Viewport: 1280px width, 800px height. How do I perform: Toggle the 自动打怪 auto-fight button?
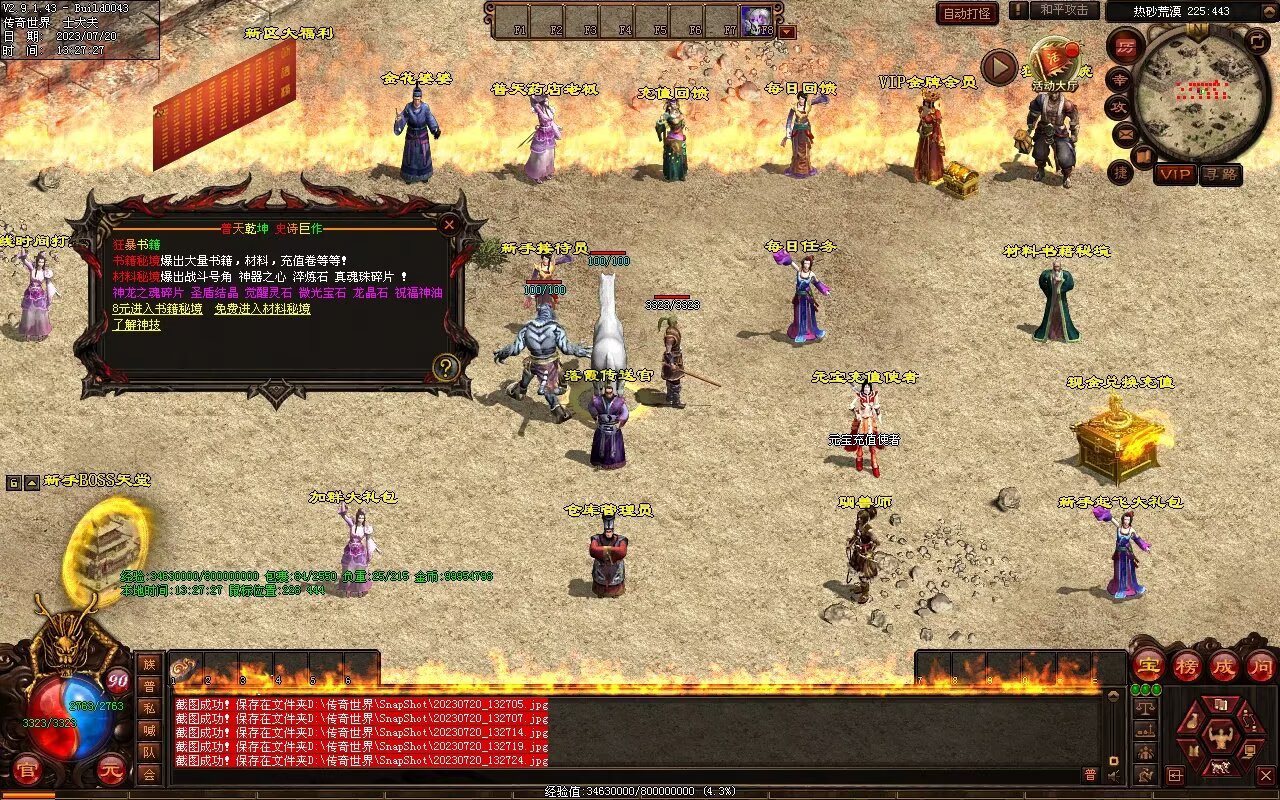click(x=967, y=13)
